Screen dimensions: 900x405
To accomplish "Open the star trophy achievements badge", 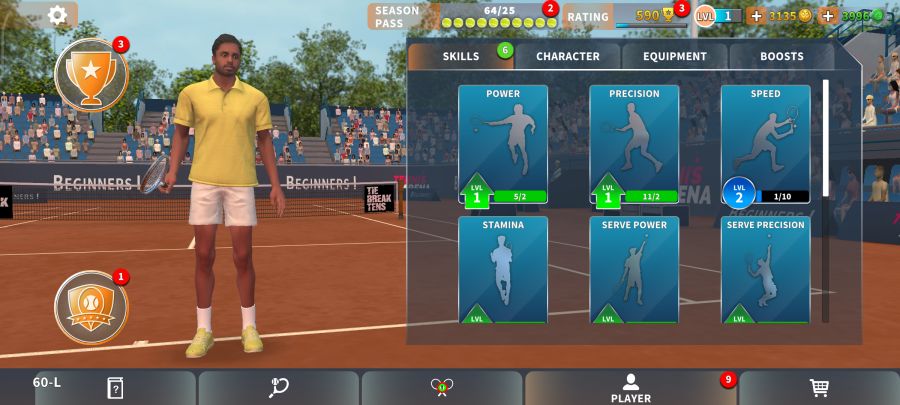I will coord(91,74).
